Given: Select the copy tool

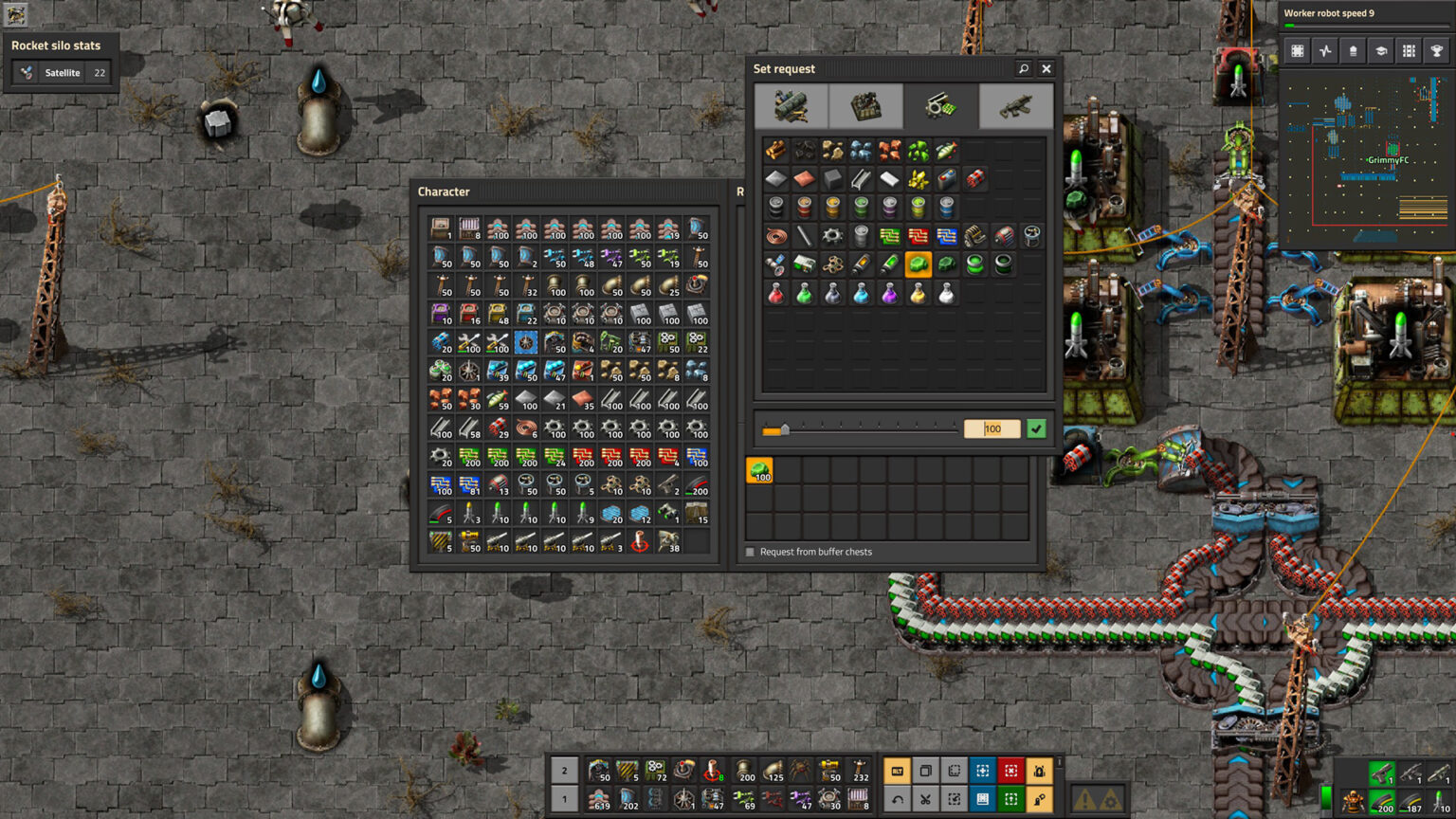Looking at the screenshot, I should click(926, 771).
